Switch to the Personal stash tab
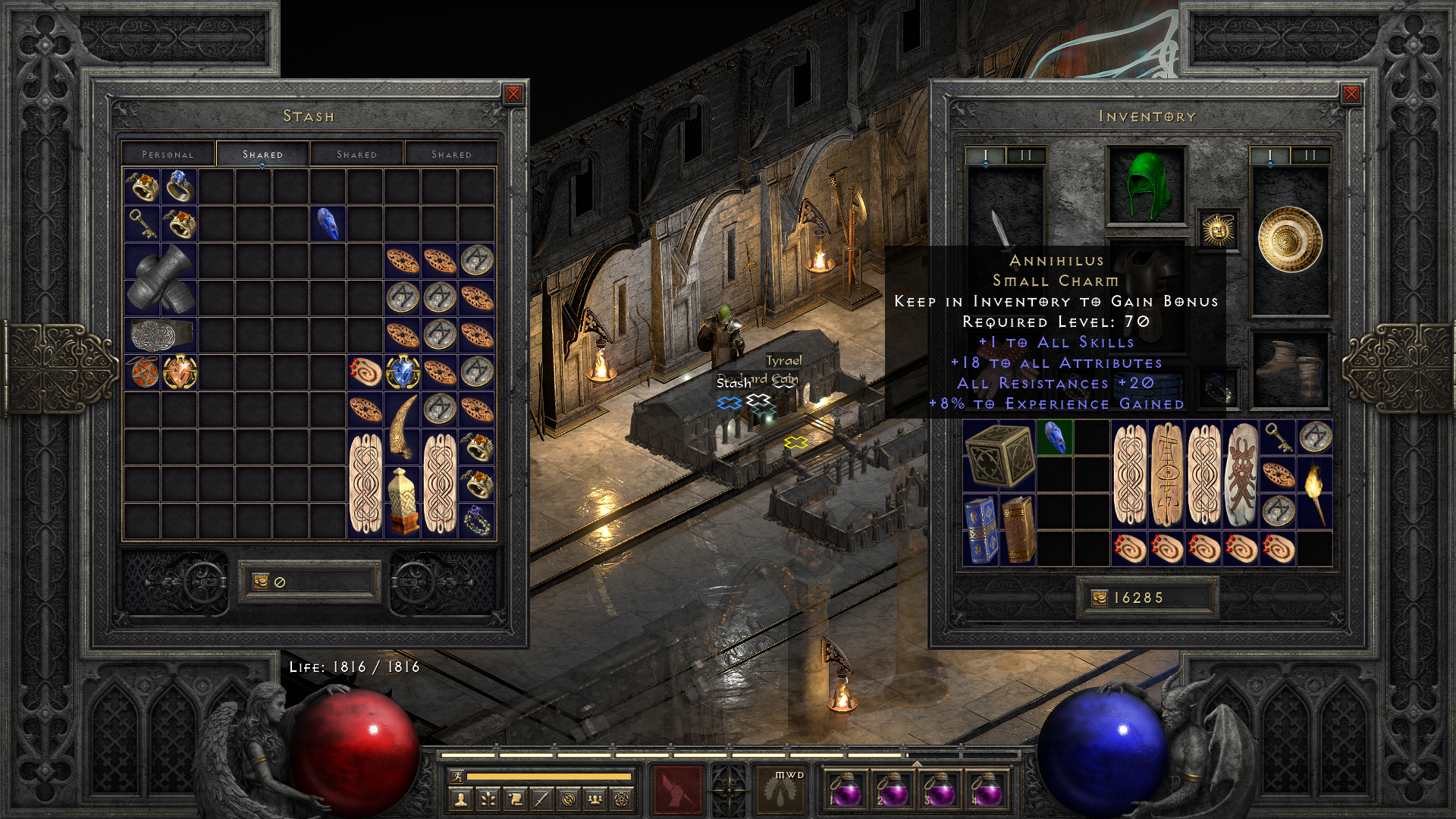This screenshot has width=1456, height=819. (168, 153)
